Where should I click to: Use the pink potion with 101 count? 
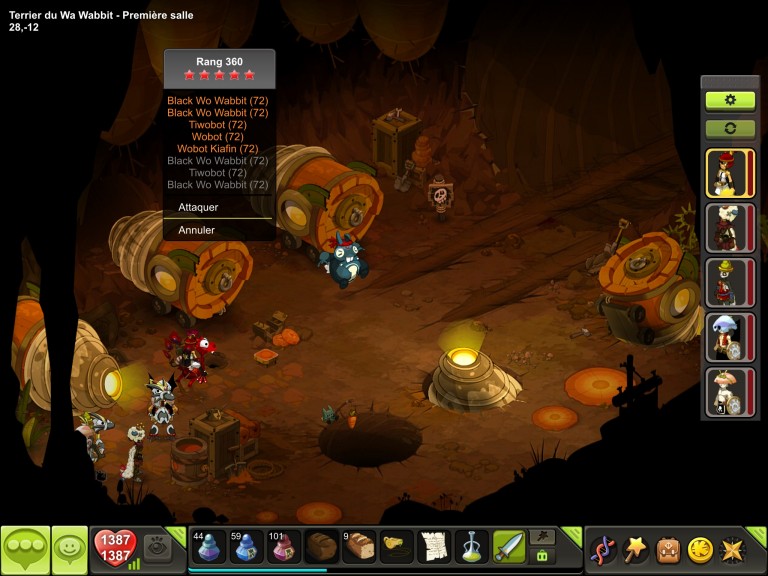tap(284, 547)
